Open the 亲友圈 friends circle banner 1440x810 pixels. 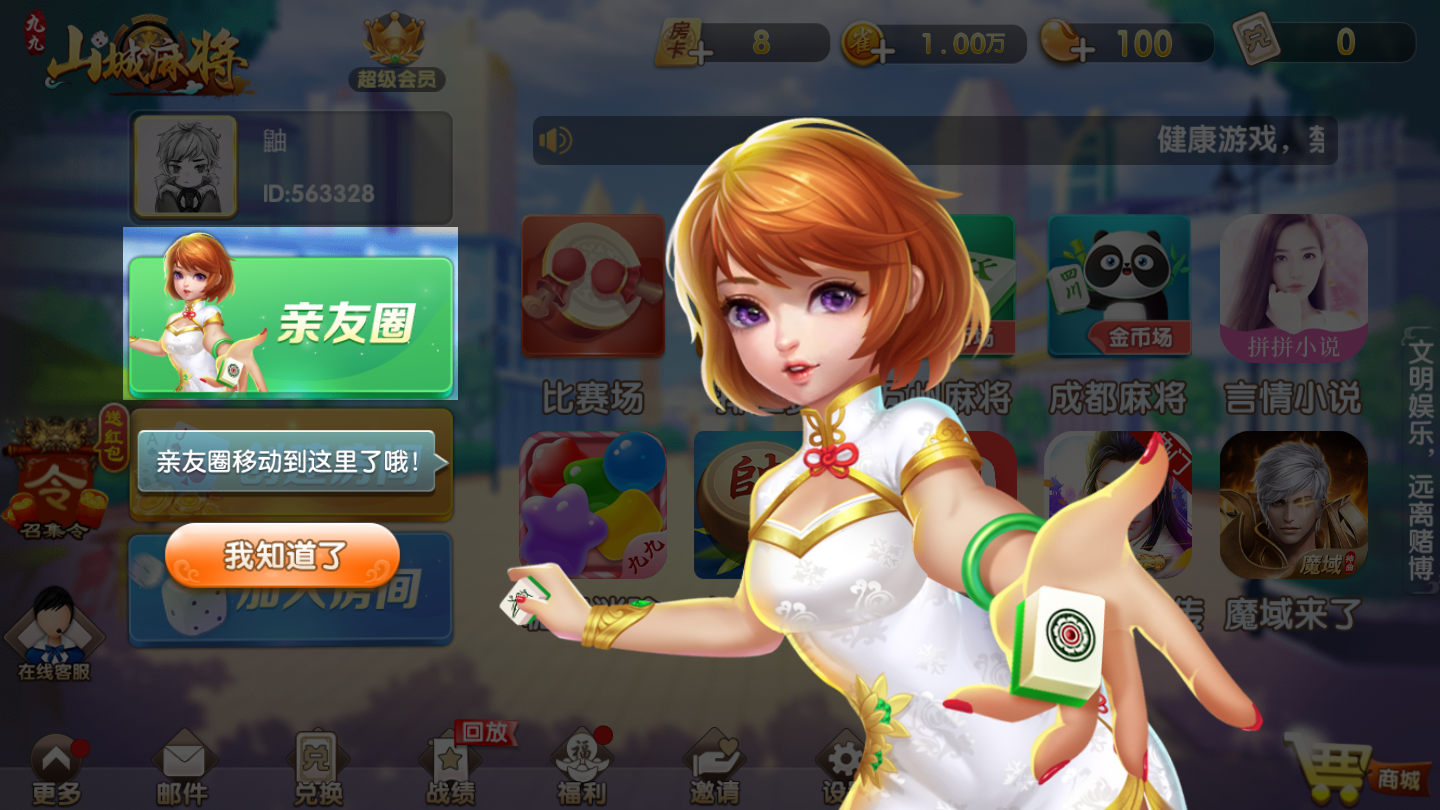coord(290,313)
